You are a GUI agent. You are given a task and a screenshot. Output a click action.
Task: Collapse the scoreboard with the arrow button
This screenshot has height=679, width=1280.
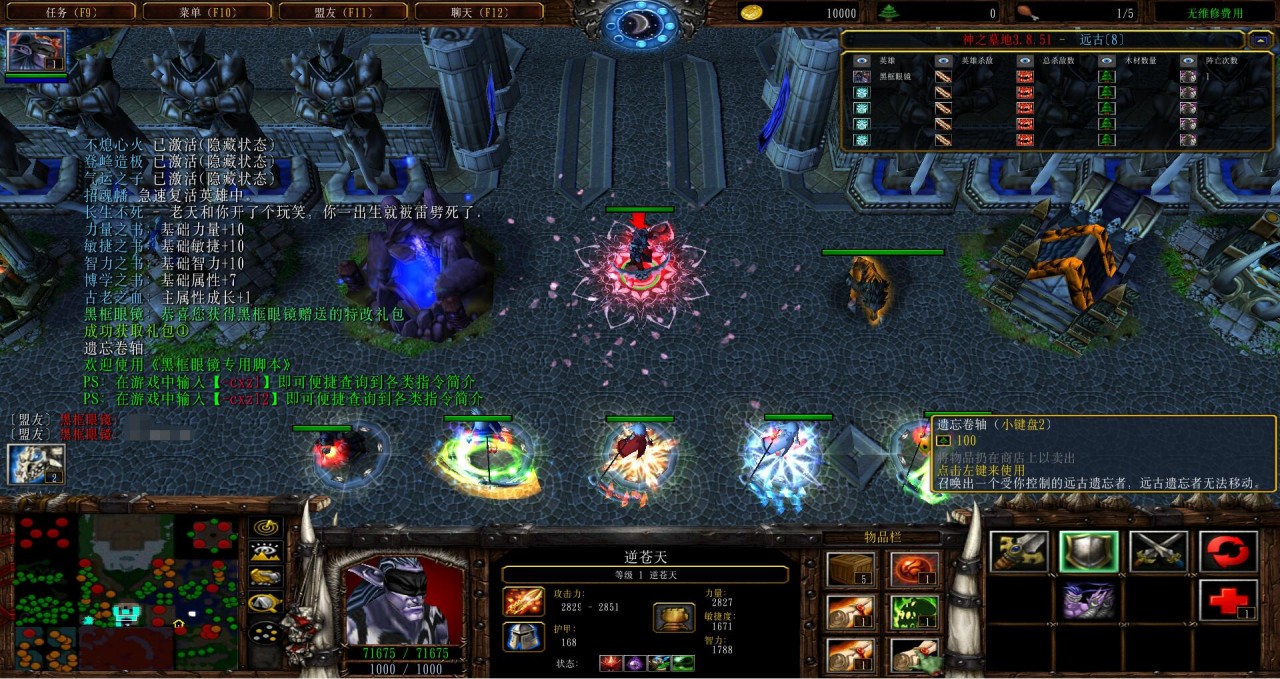click(1258, 41)
